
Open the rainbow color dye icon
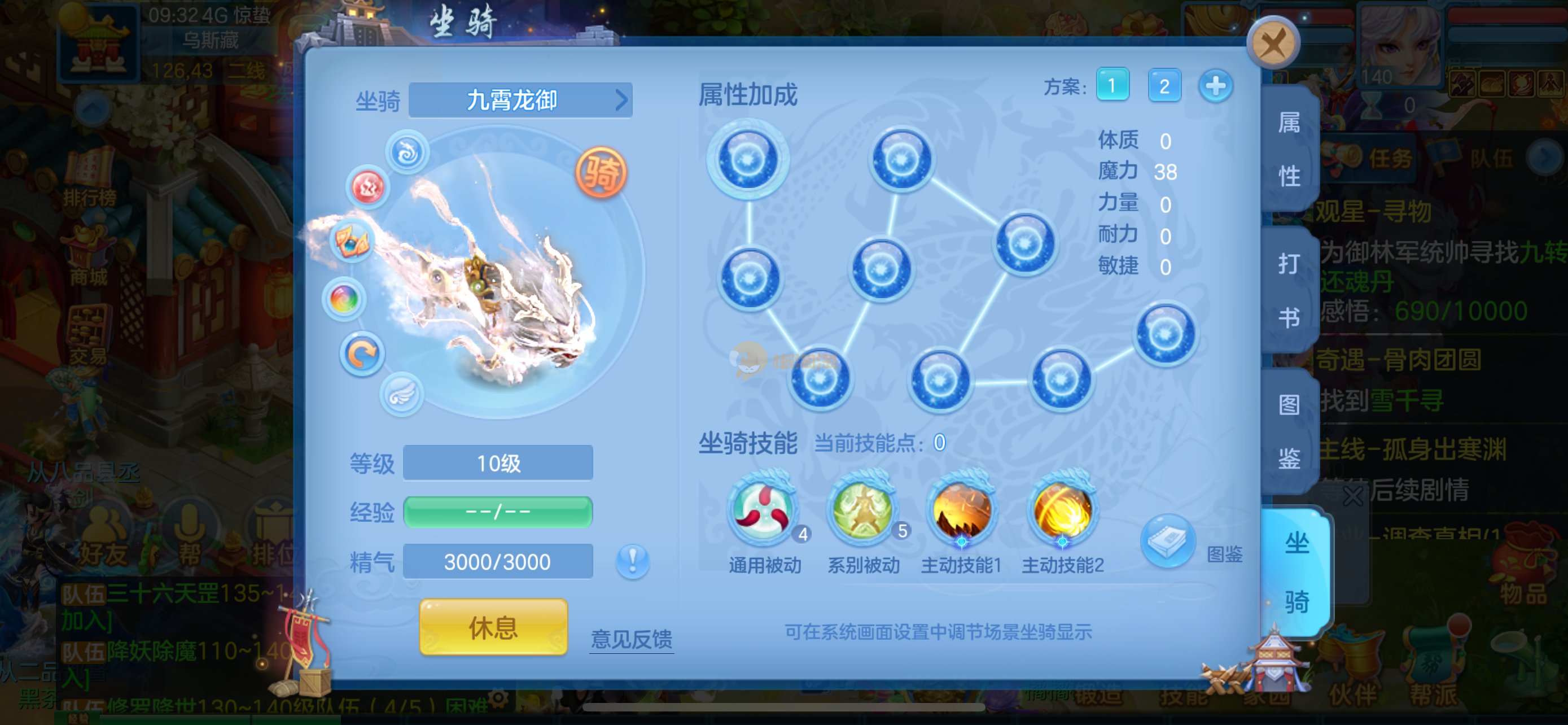pos(344,299)
